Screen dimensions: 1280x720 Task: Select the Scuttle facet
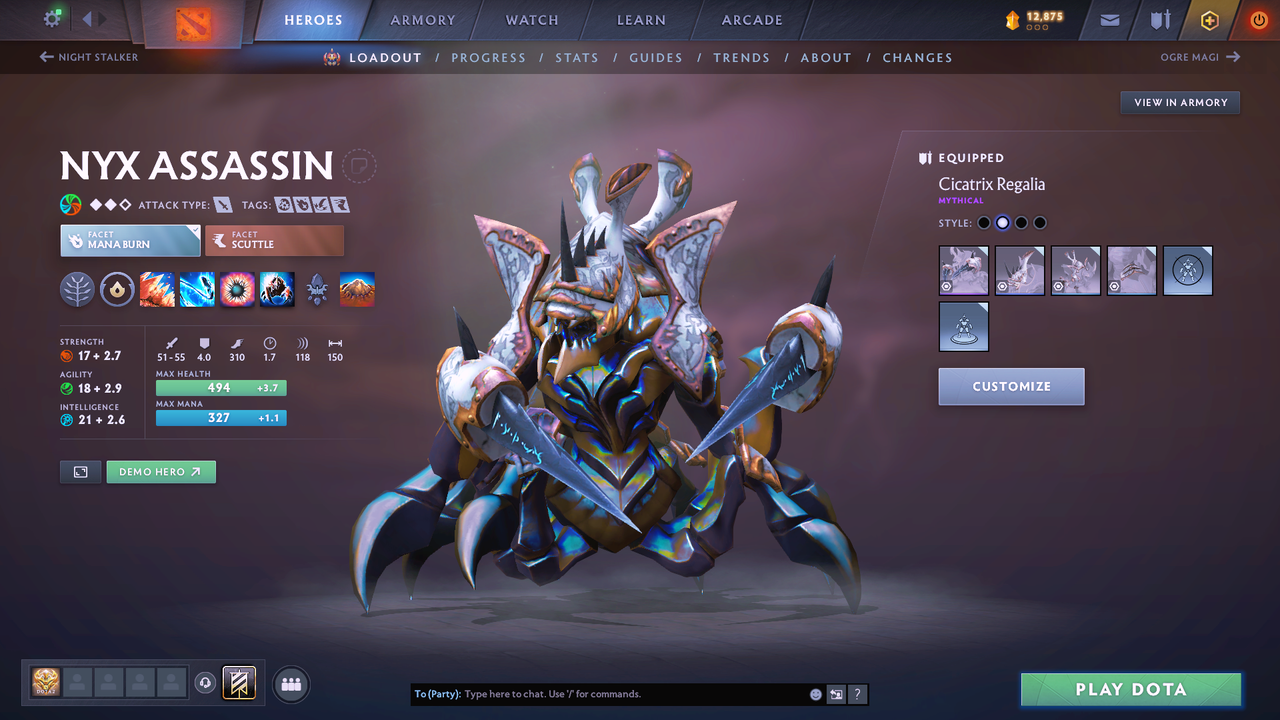click(274, 240)
